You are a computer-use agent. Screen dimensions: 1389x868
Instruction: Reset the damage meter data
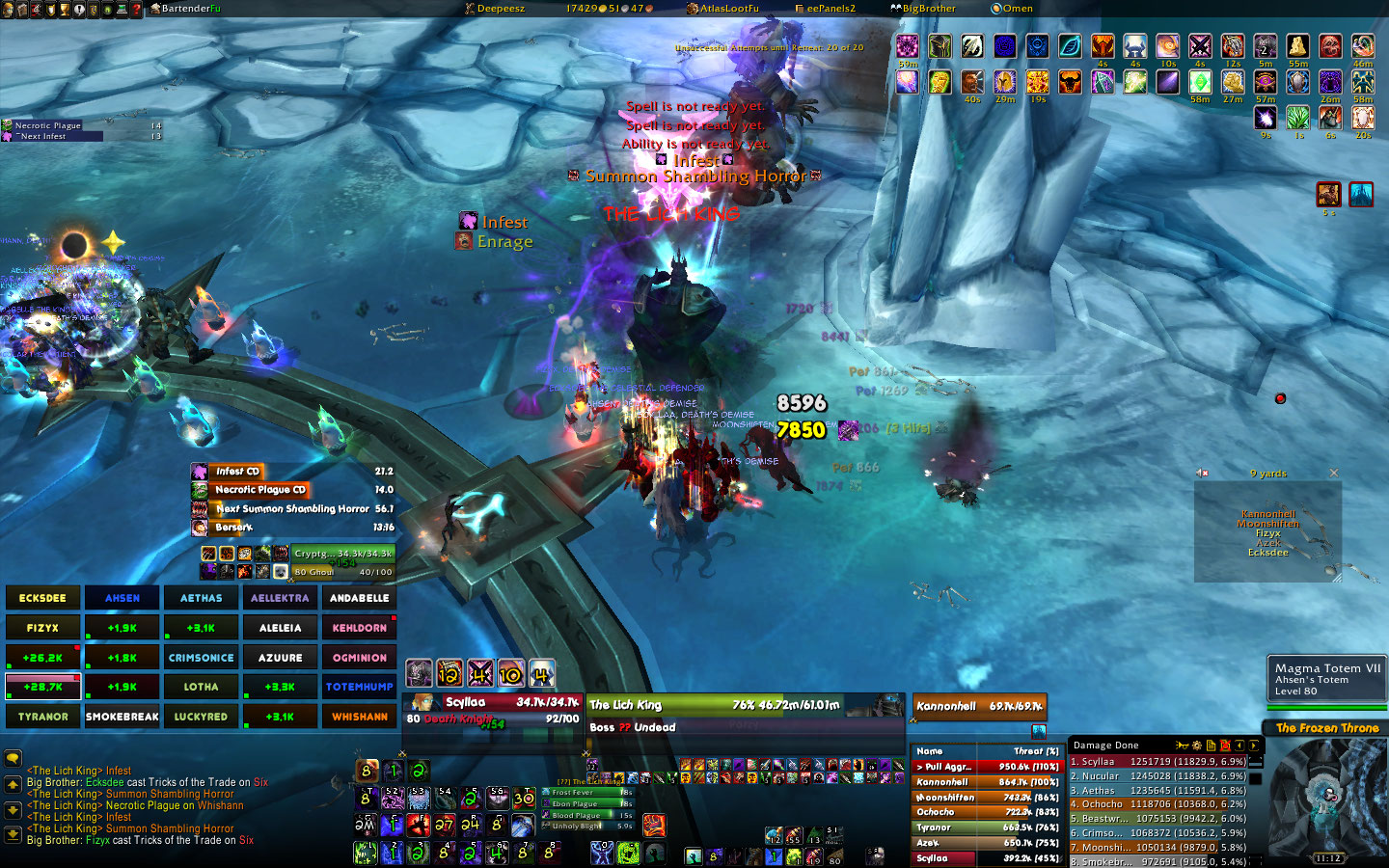coord(1225,746)
